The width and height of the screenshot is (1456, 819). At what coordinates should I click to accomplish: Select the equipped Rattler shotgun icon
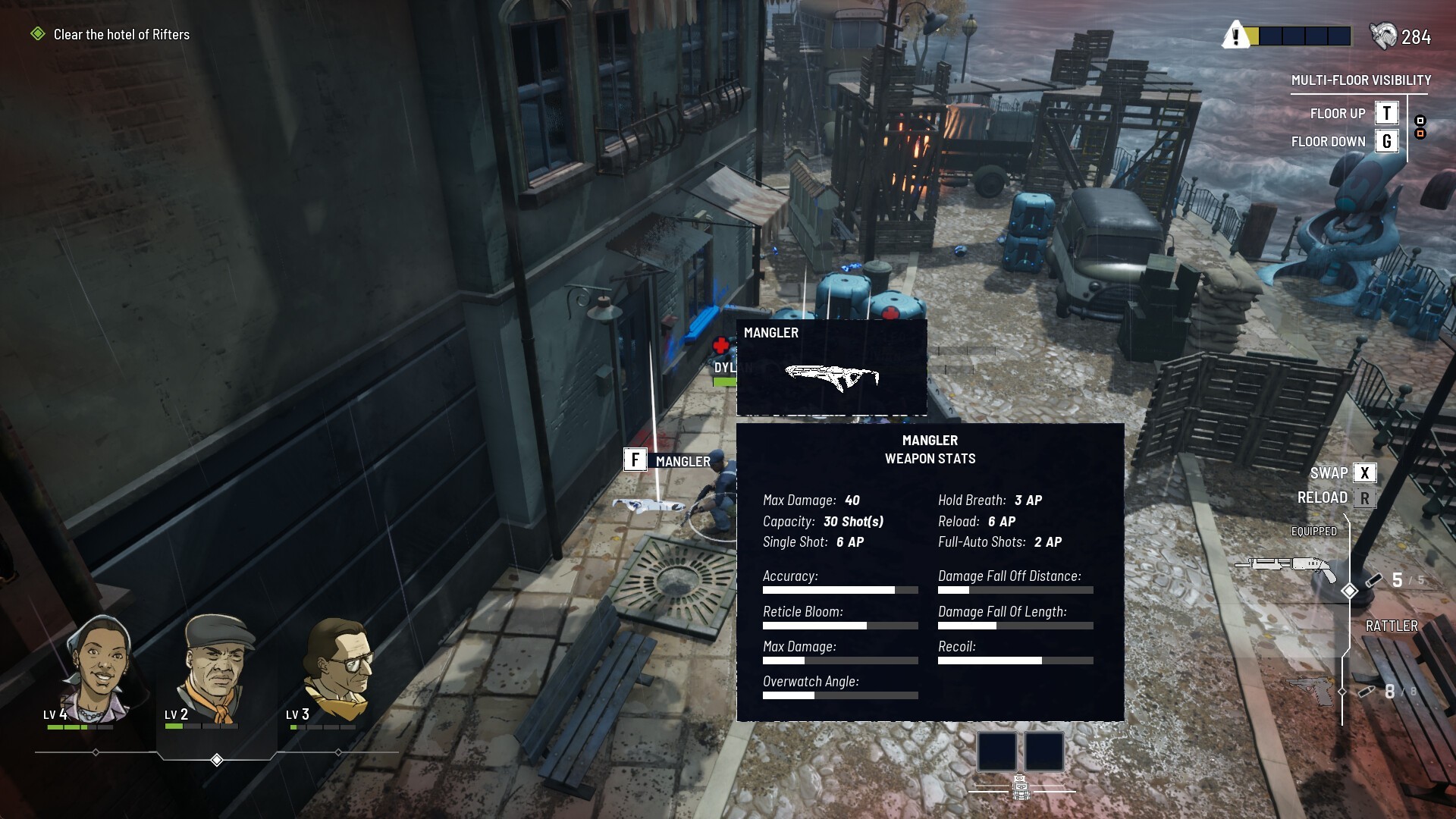(x=1285, y=566)
